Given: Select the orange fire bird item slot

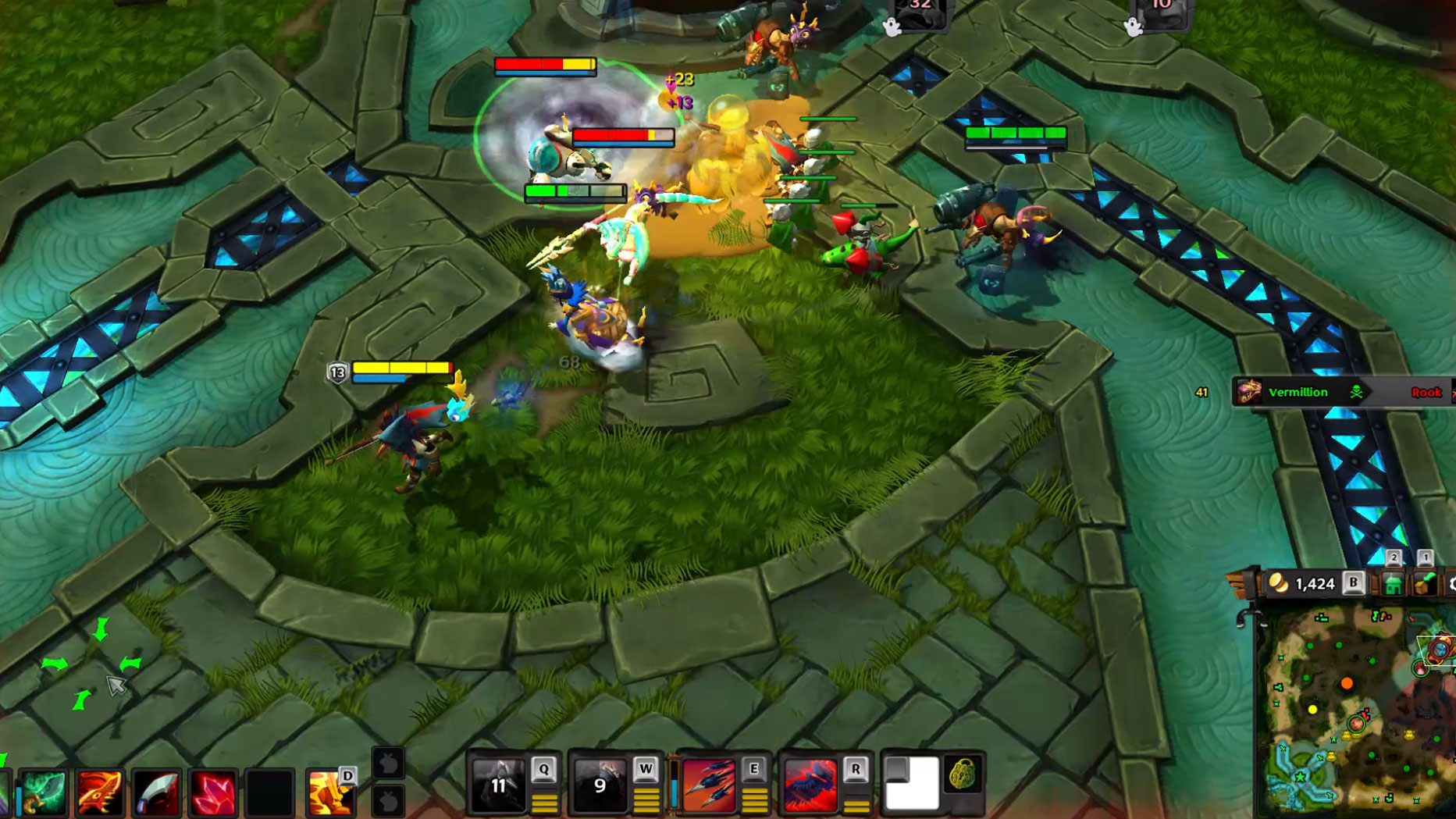Looking at the screenshot, I should click(99, 793).
